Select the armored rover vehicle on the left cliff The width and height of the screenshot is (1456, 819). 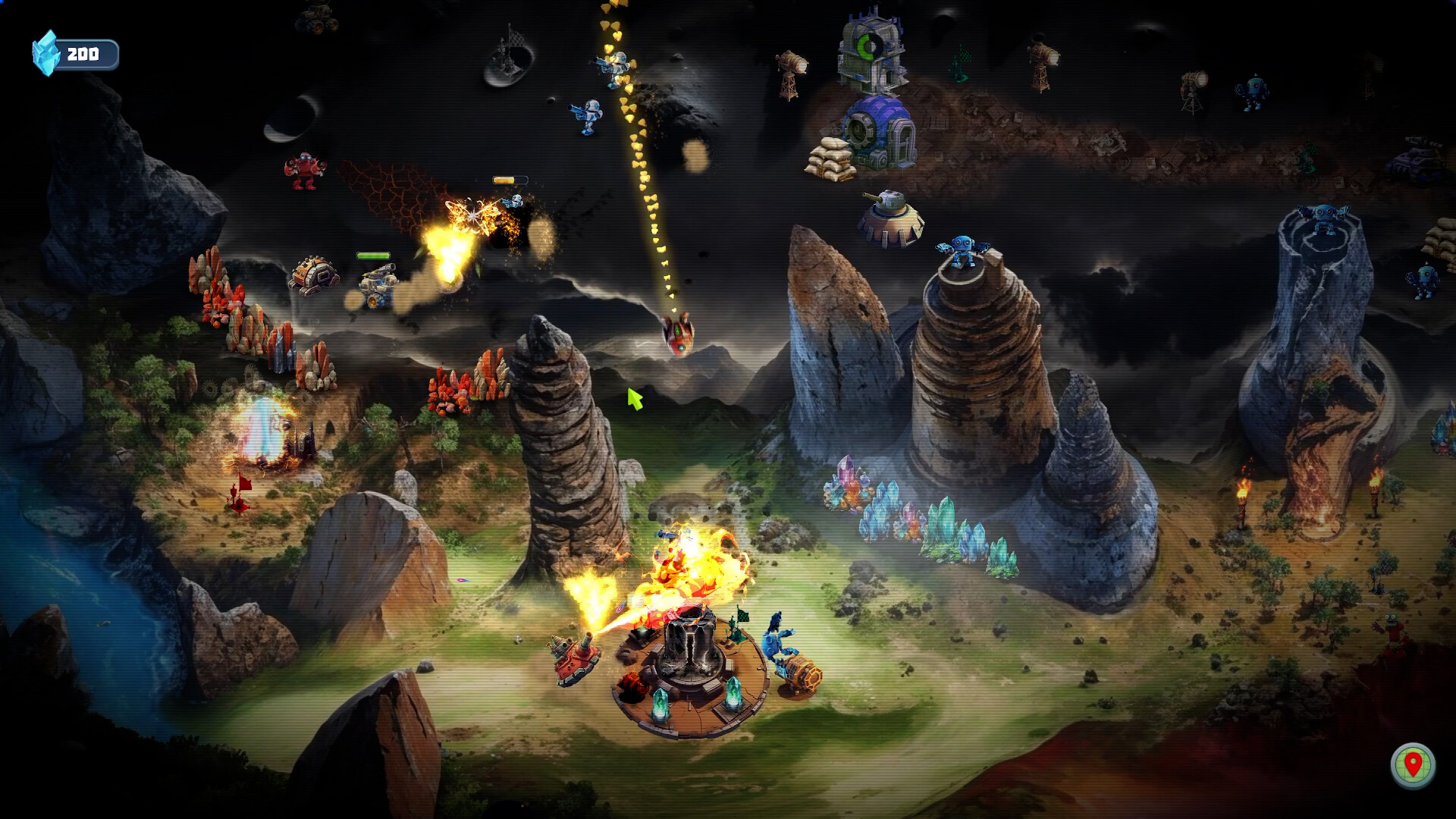coord(315,277)
